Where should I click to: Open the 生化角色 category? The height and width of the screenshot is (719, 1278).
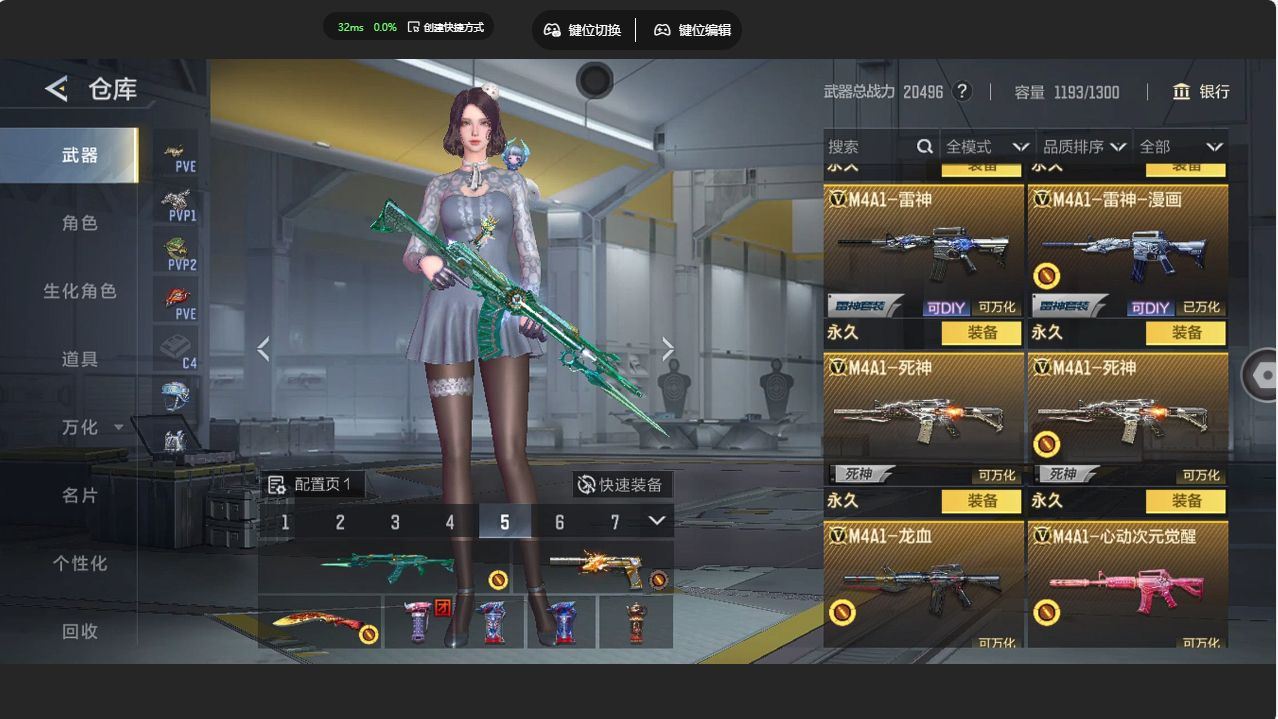coord(80,291)
